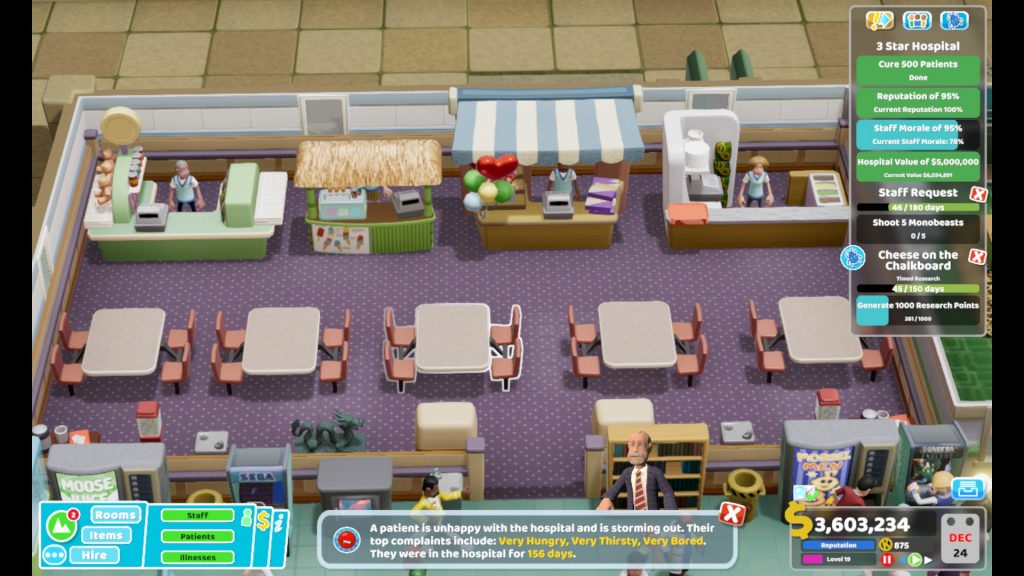This screenshot has height=576, width=1024.
Task: Show the Illnesses list
Action: pyautogui.click(x=198, y=557)
